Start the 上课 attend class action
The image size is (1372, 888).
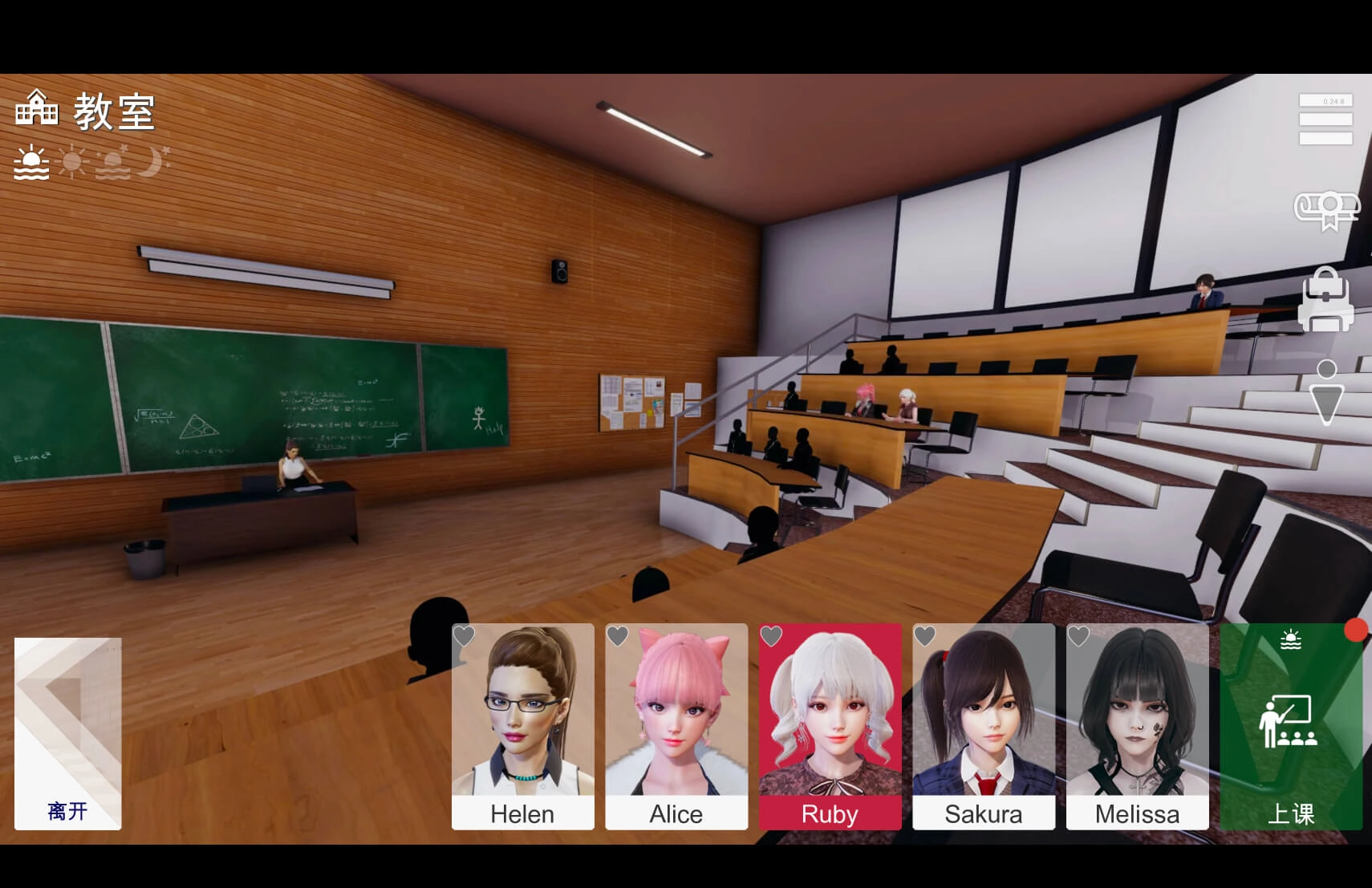tap(1290, 726)
